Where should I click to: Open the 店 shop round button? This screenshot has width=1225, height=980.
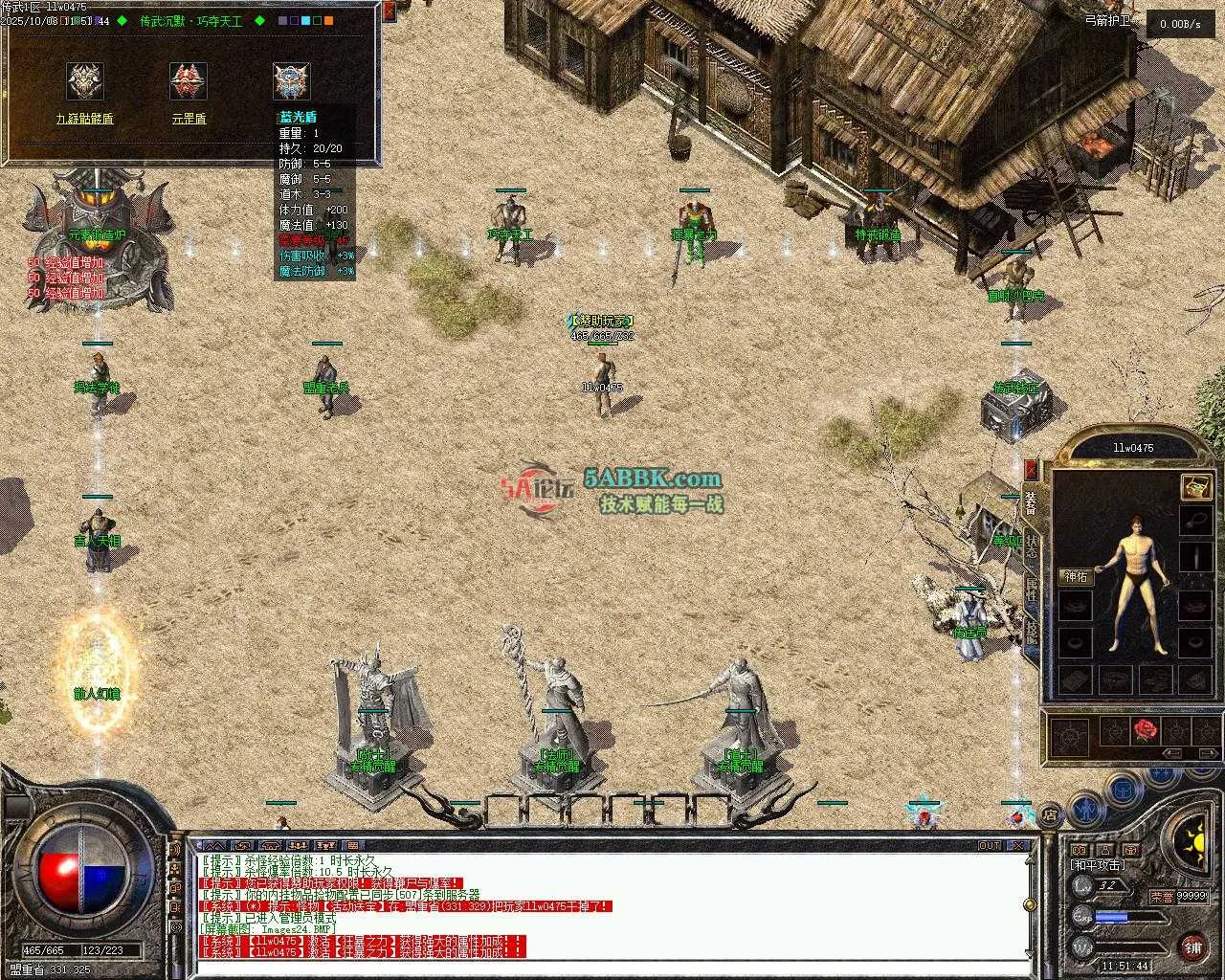tap(1050, 815)
